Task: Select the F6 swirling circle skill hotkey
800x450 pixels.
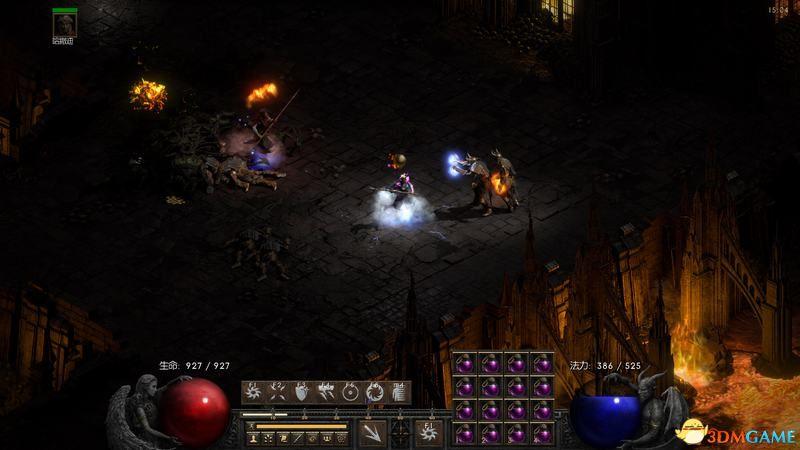Action: click(376, 392)
